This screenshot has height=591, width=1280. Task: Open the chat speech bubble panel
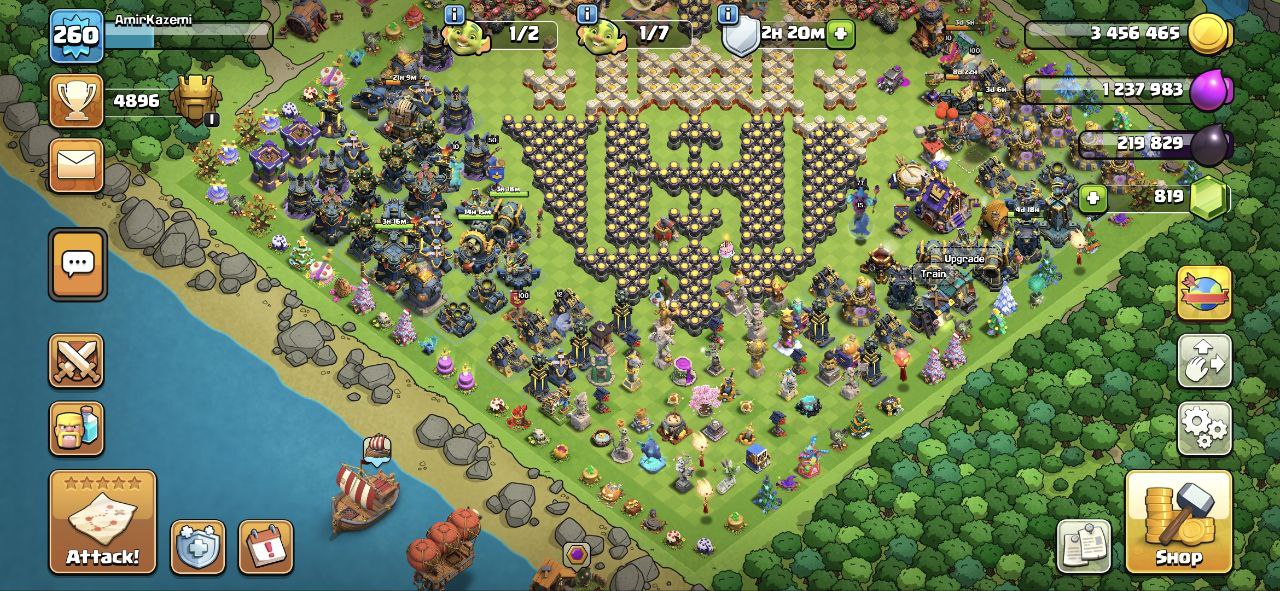(x=77, y=264)
